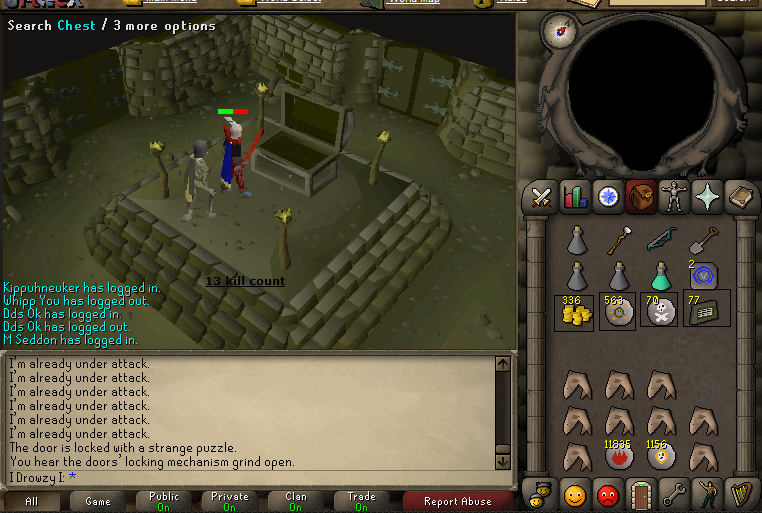Open the logout door tab
The image size is (762, 513).
641,494
